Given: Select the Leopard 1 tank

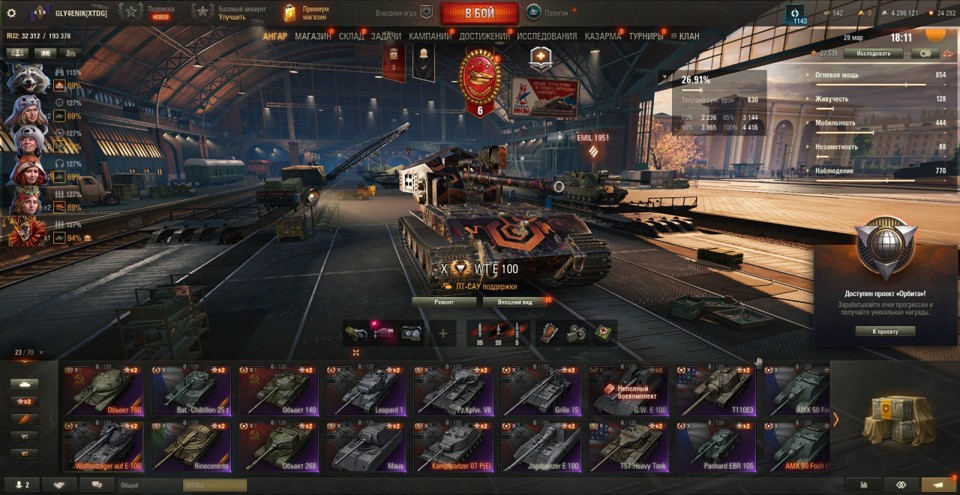Looking at the screenshot, I should tap(366, 389).
